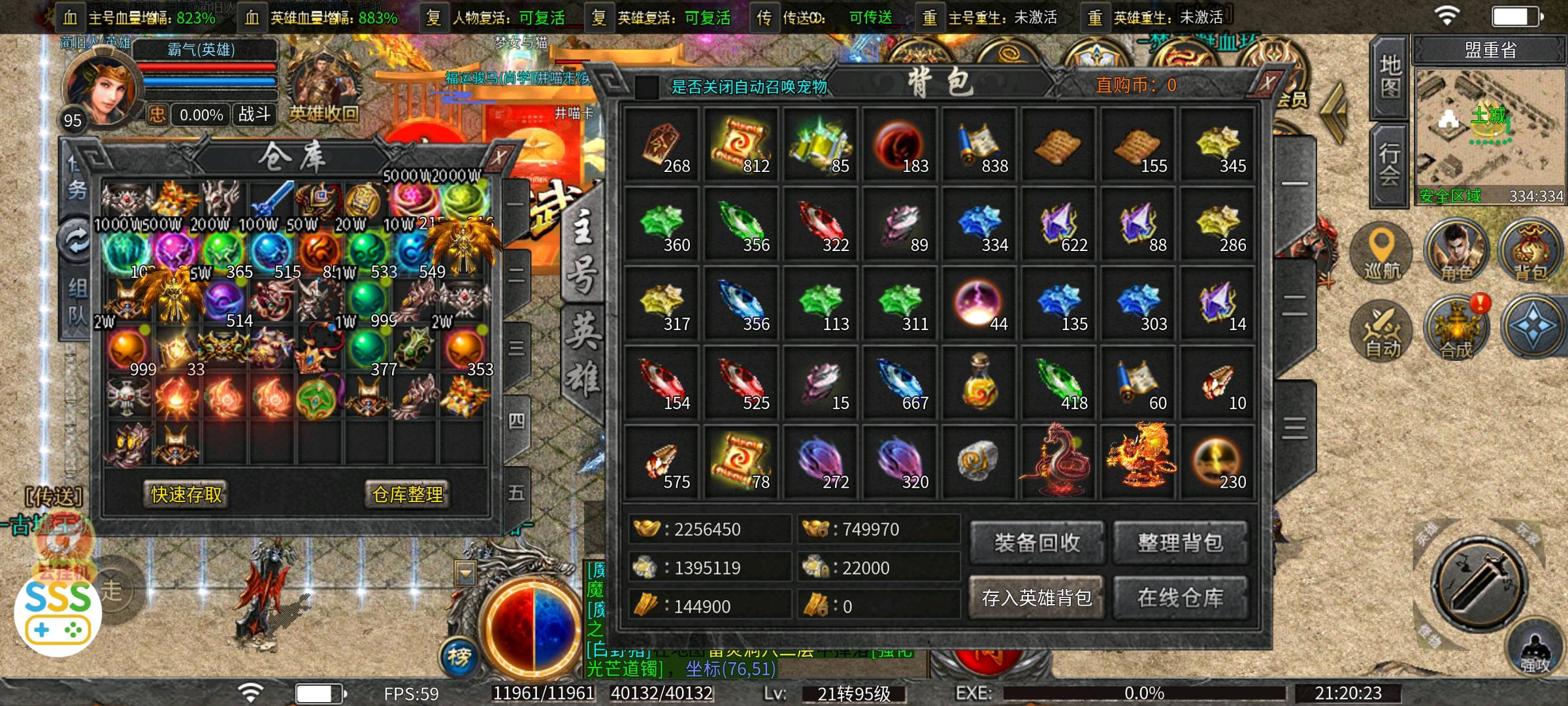Switch to the 主号 main character tab
This screenshot has width=1568, height=706.
pyautogui.click(x=582, y=255)
